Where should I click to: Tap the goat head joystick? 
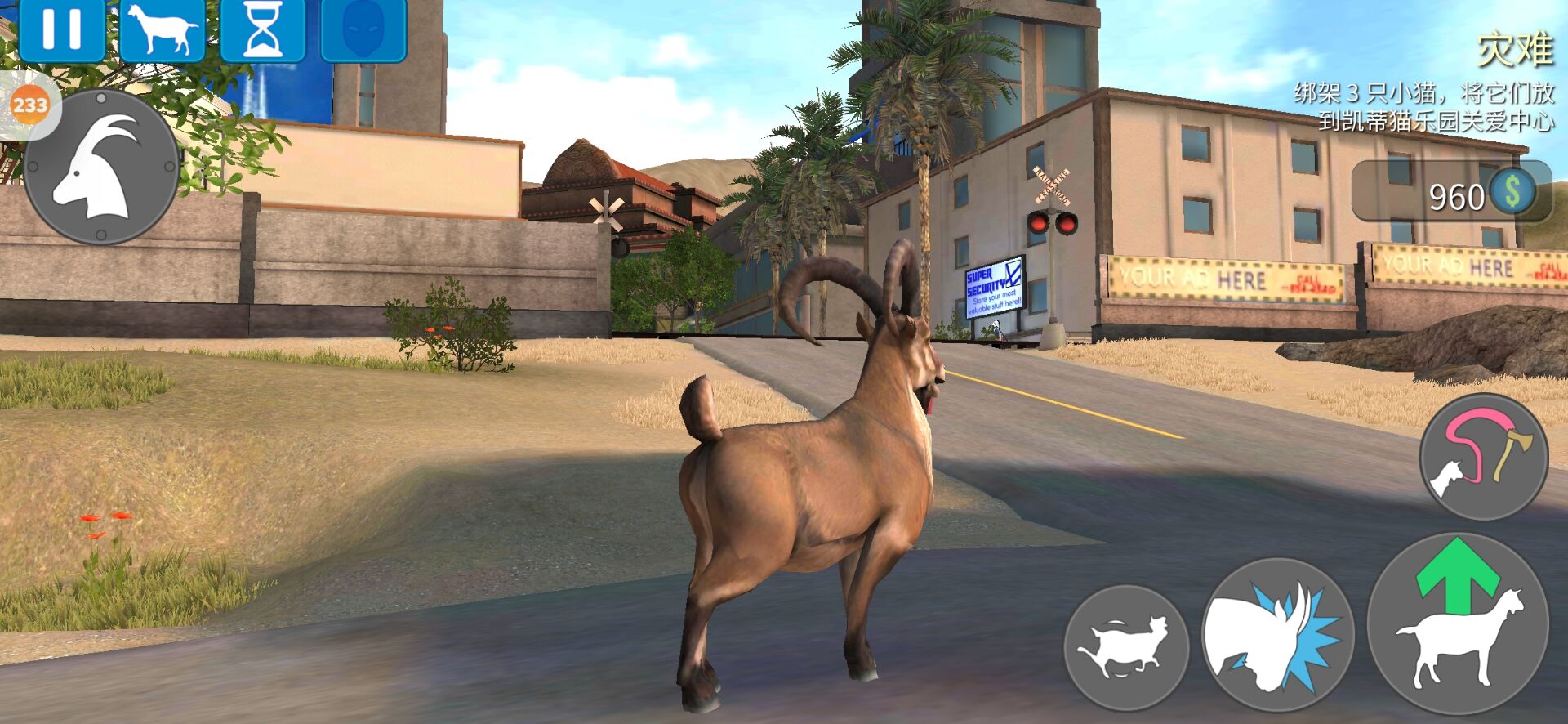100,167
